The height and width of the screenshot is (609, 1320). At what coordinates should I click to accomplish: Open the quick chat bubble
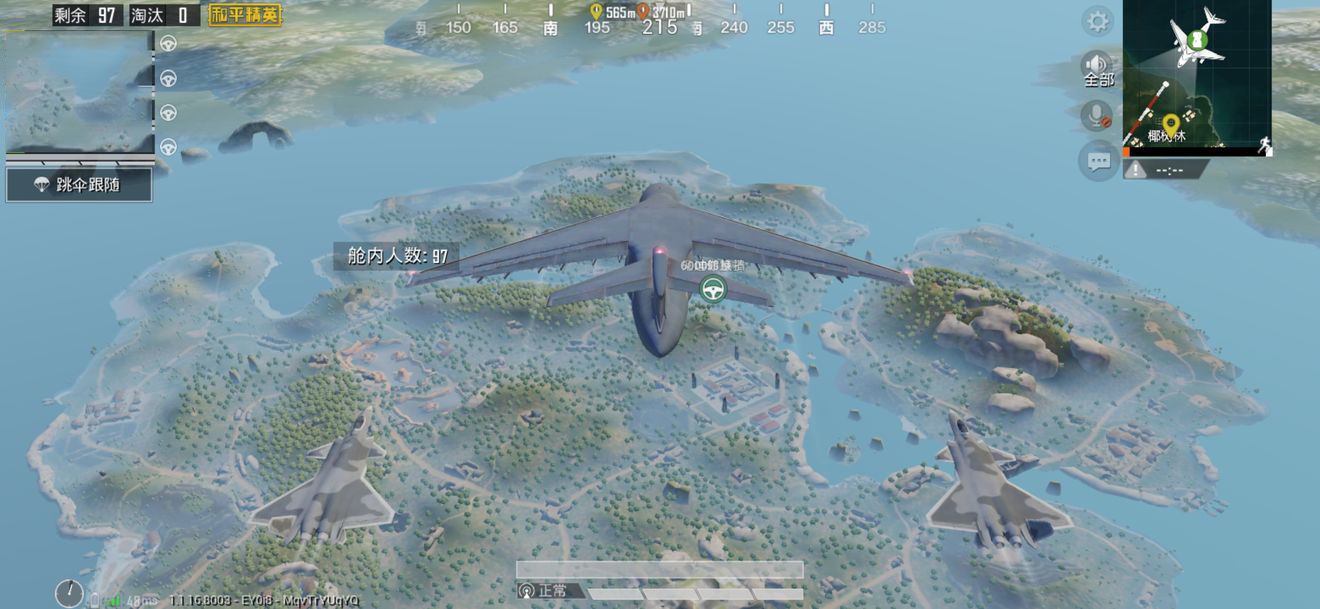pos(1098,160)
